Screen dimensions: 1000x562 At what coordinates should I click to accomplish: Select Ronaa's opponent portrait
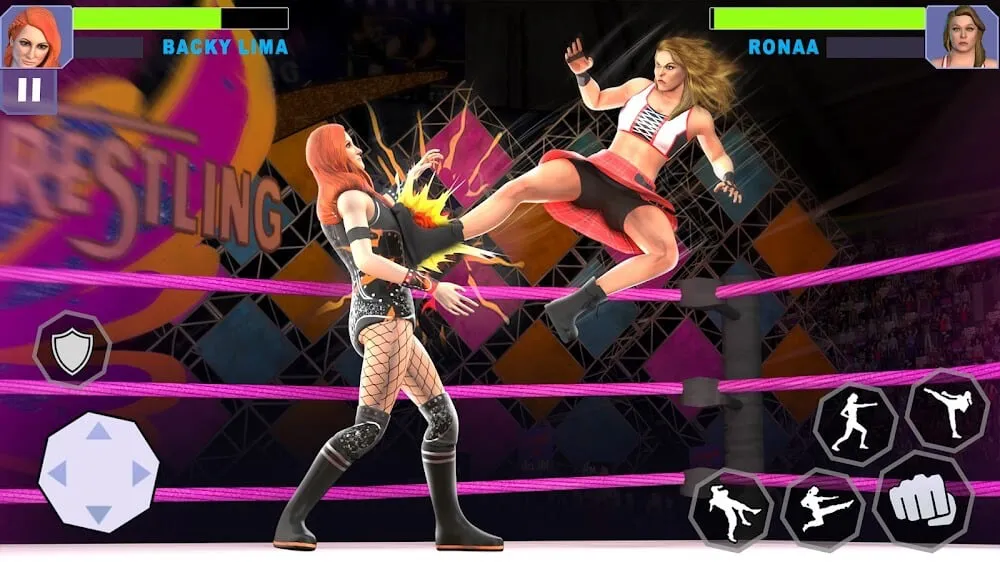(962, 36)
